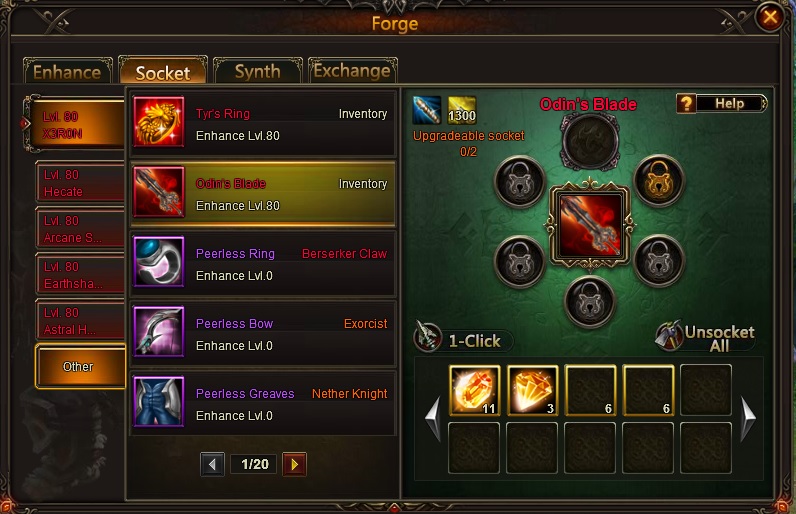
Task: Select the gem stack with 3
Action: click(532, 389)
